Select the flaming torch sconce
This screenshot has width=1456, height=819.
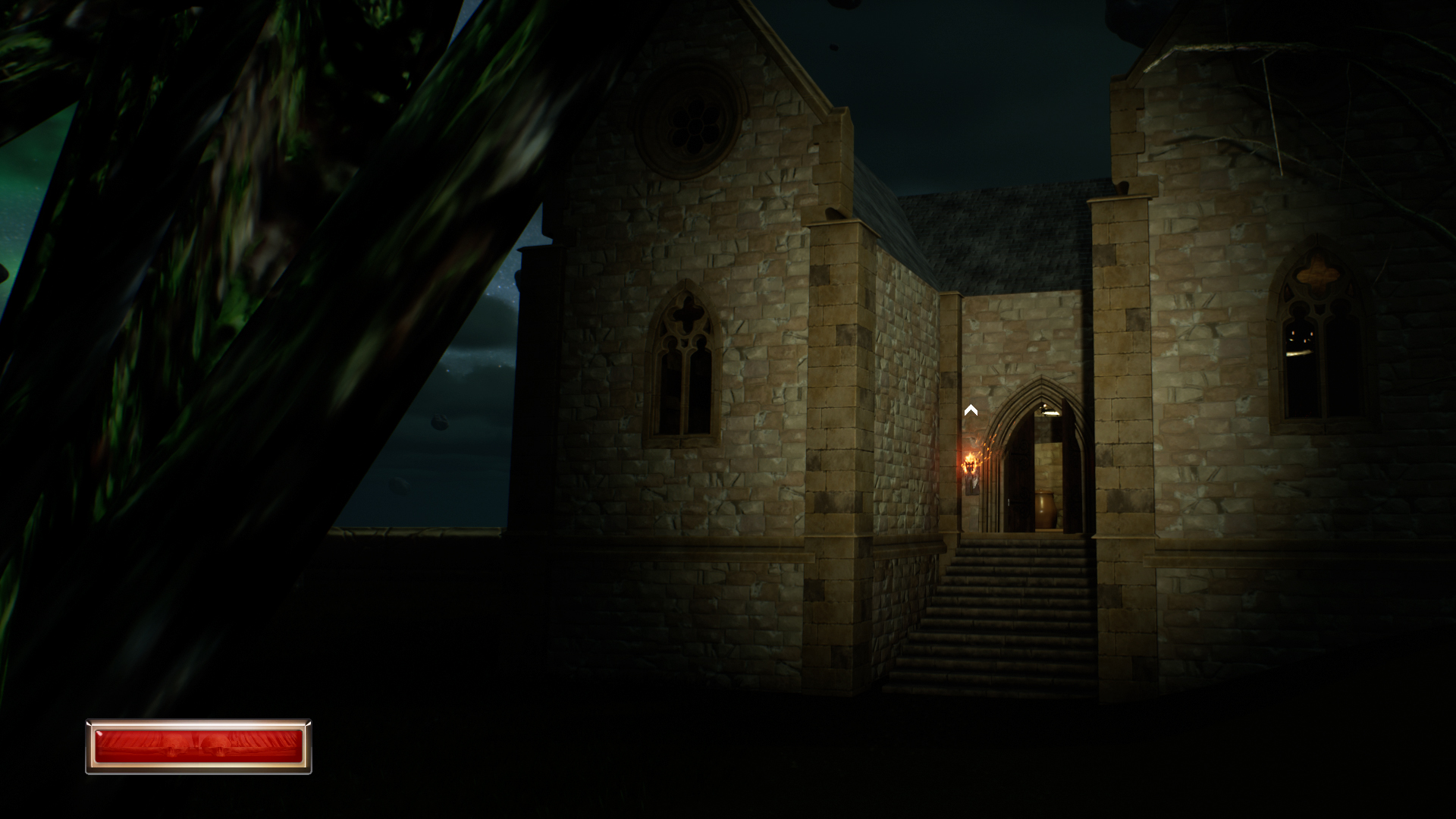(971, 464)
